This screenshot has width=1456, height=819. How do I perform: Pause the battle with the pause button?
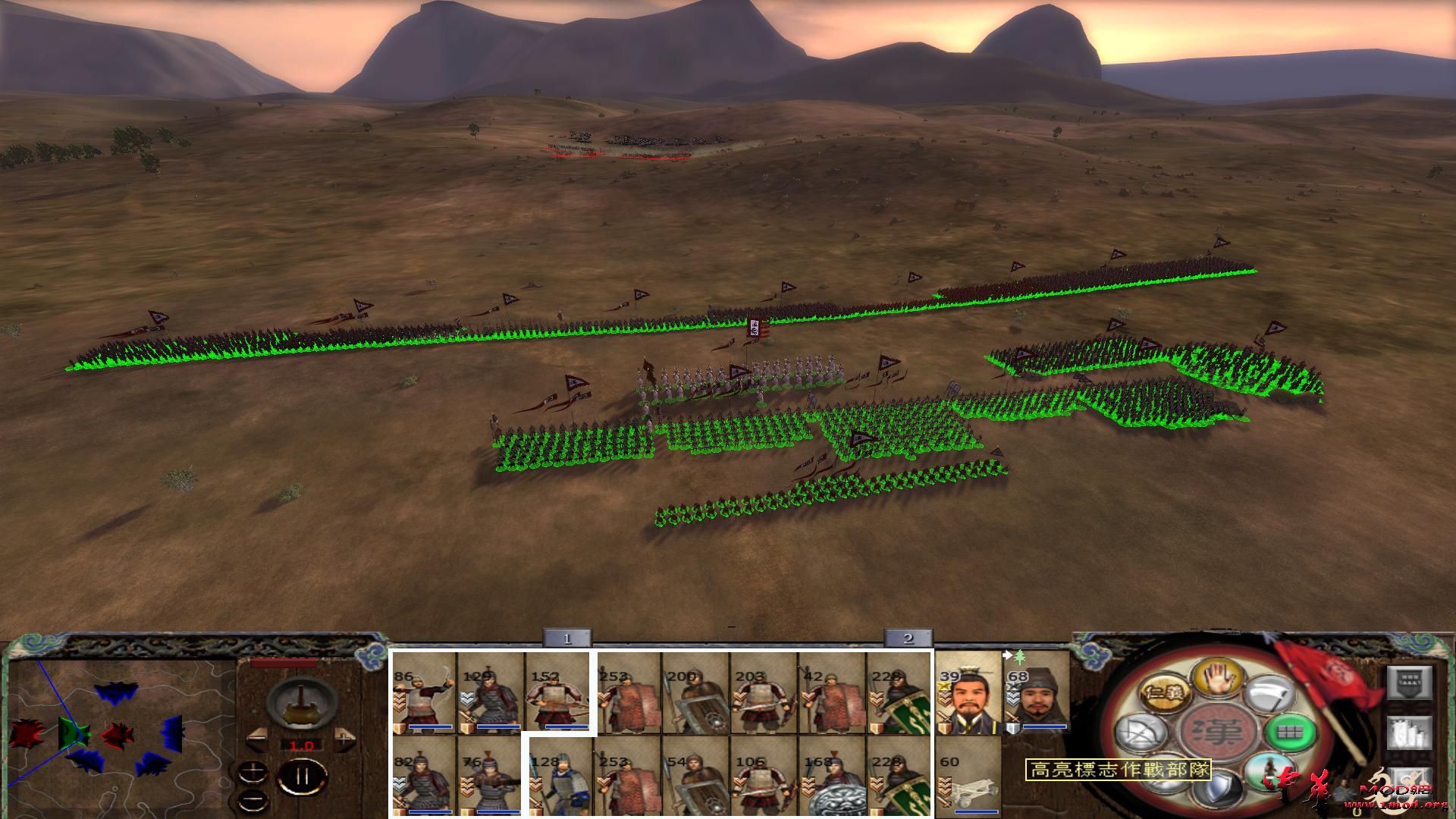coord(302,775)
